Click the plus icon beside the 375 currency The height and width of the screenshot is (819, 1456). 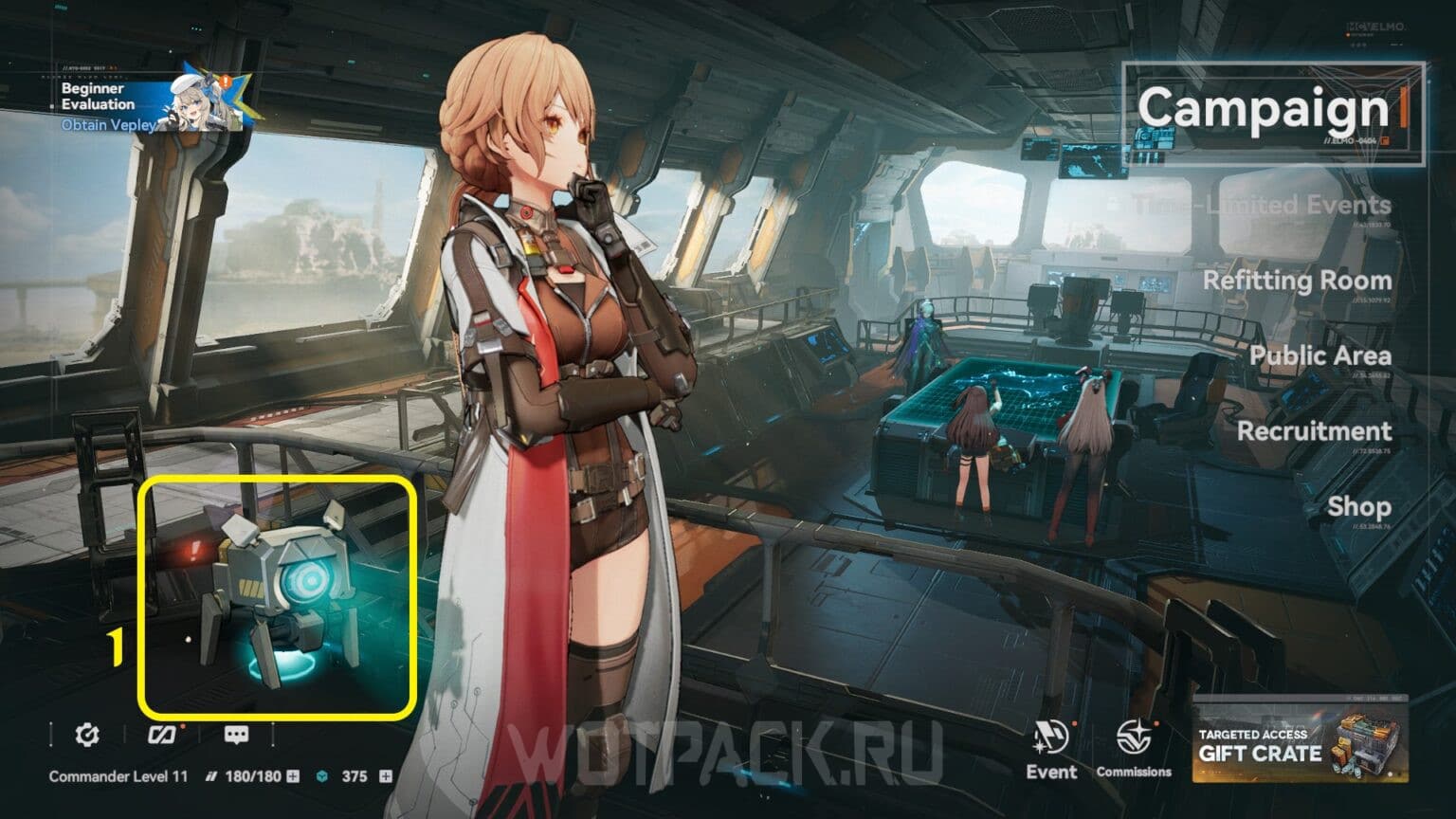click(x=385, y=776)
